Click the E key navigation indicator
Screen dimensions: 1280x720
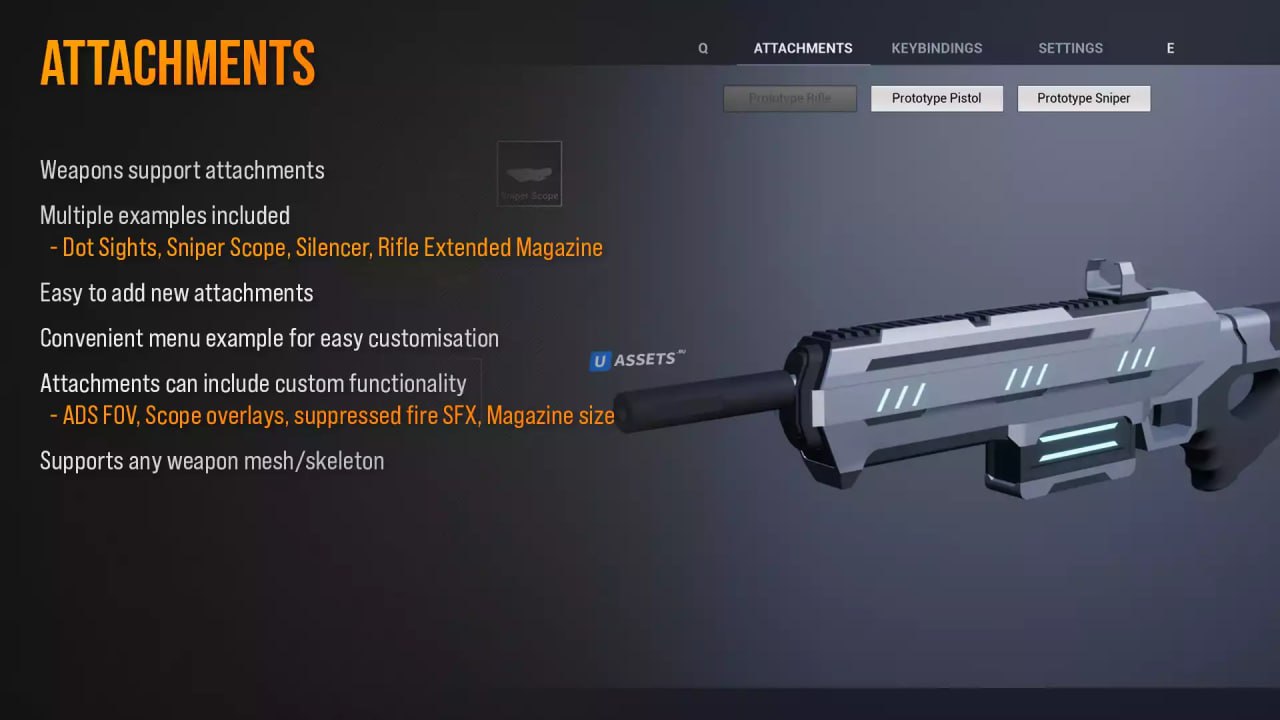tap(1170, 47)
